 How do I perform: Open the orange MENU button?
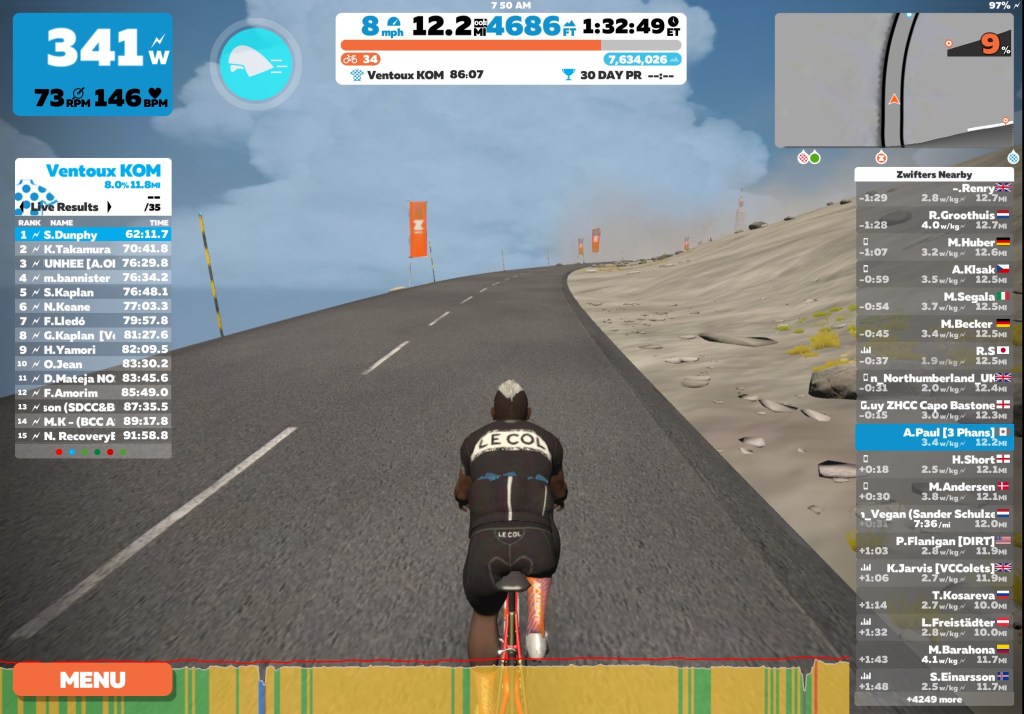coord(93,680)
